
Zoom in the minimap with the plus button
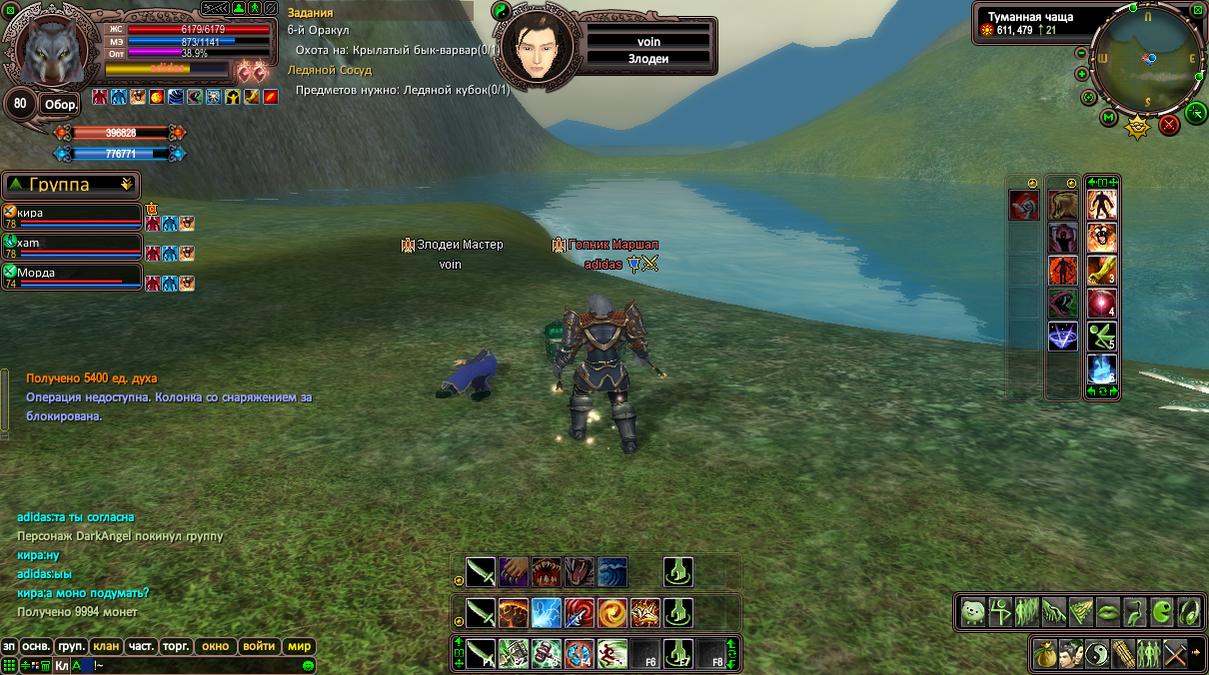[1083, 74]
